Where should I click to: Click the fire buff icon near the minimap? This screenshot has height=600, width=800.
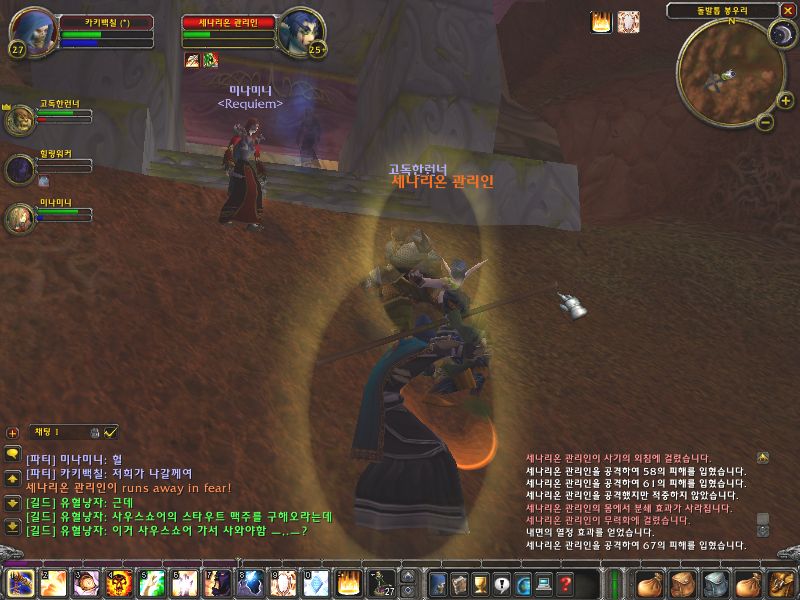[x=601, y=22]
